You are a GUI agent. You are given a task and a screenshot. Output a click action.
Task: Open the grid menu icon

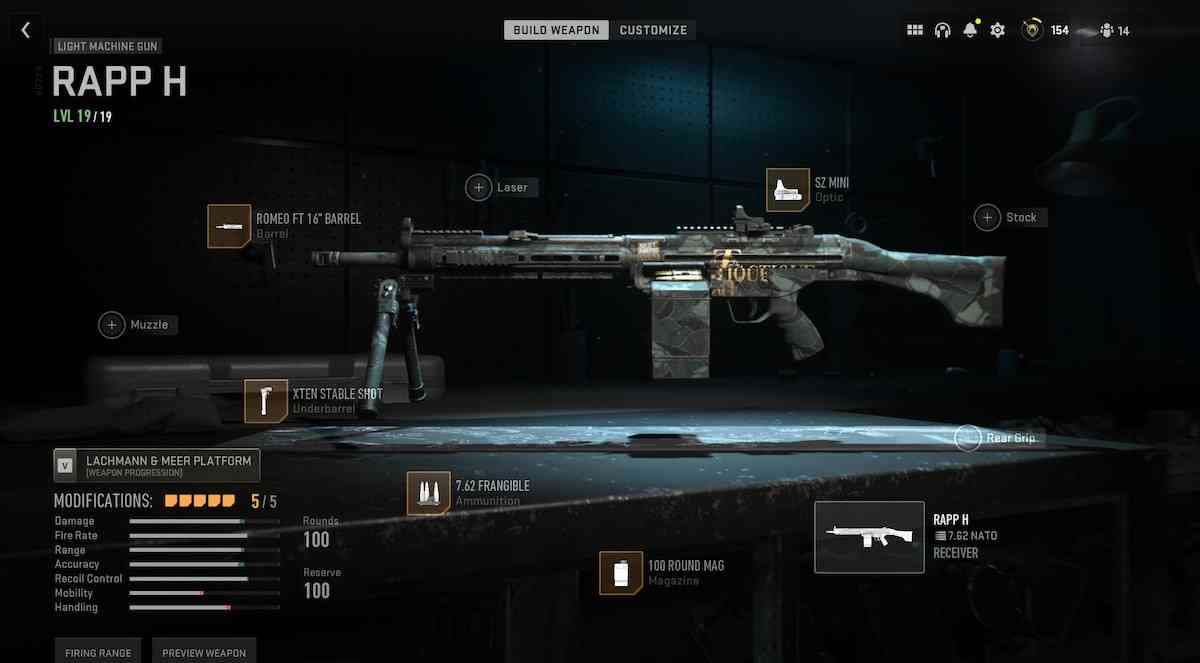click(914, 30)
